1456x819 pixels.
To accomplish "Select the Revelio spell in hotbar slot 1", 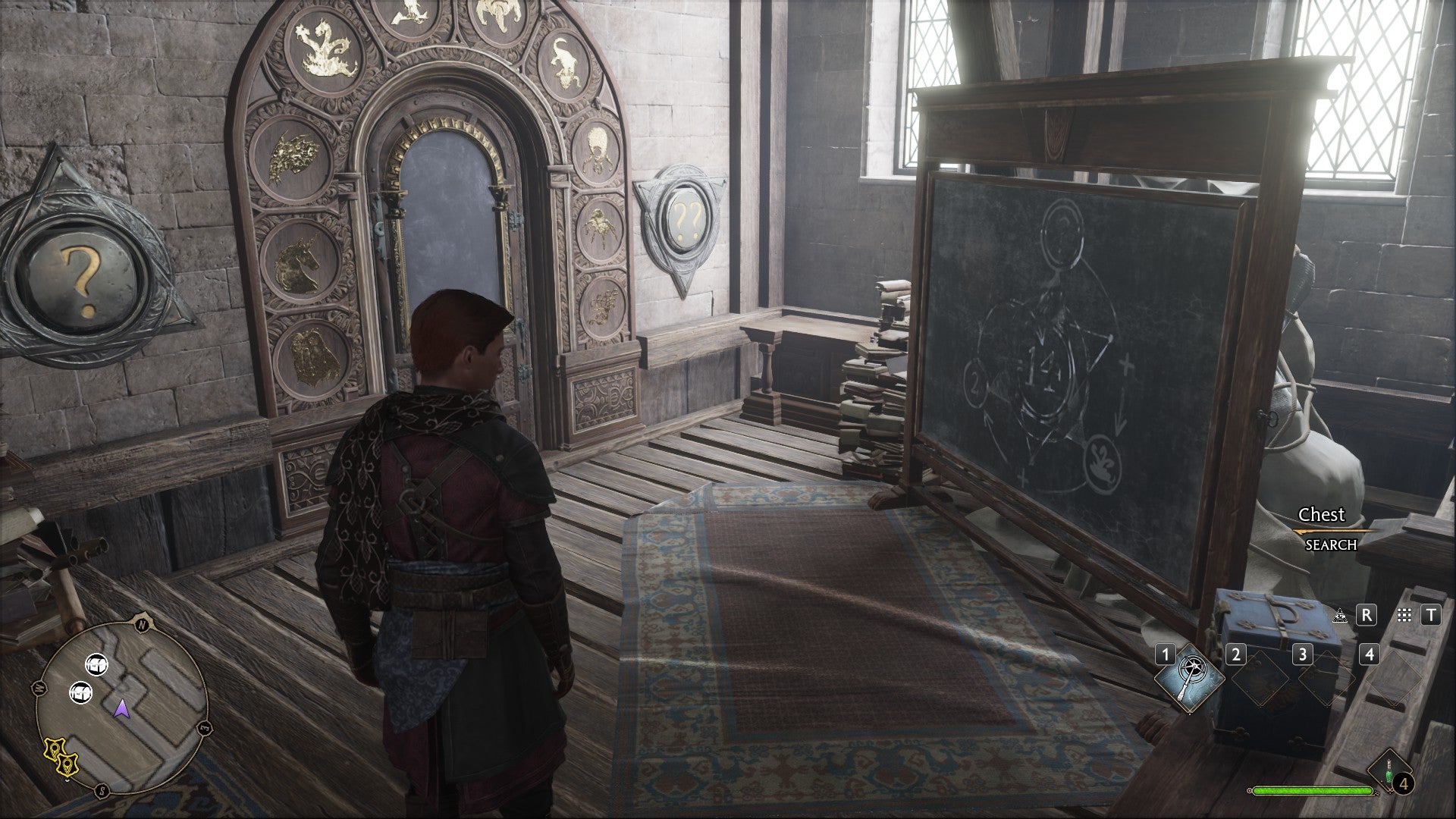I will [x=1190, y=679].
